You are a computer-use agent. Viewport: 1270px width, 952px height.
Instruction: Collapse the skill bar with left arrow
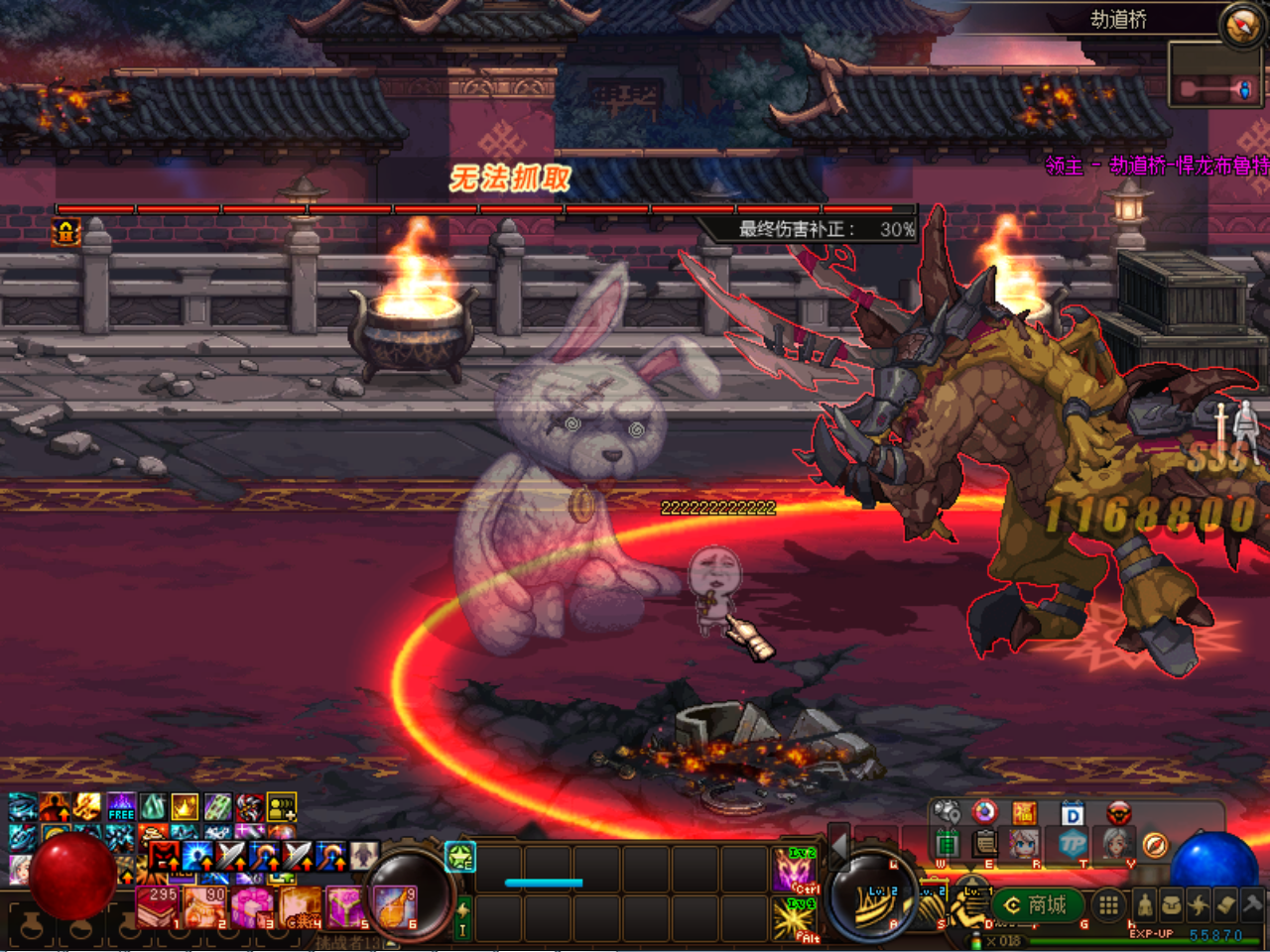(x=838, y=845)
